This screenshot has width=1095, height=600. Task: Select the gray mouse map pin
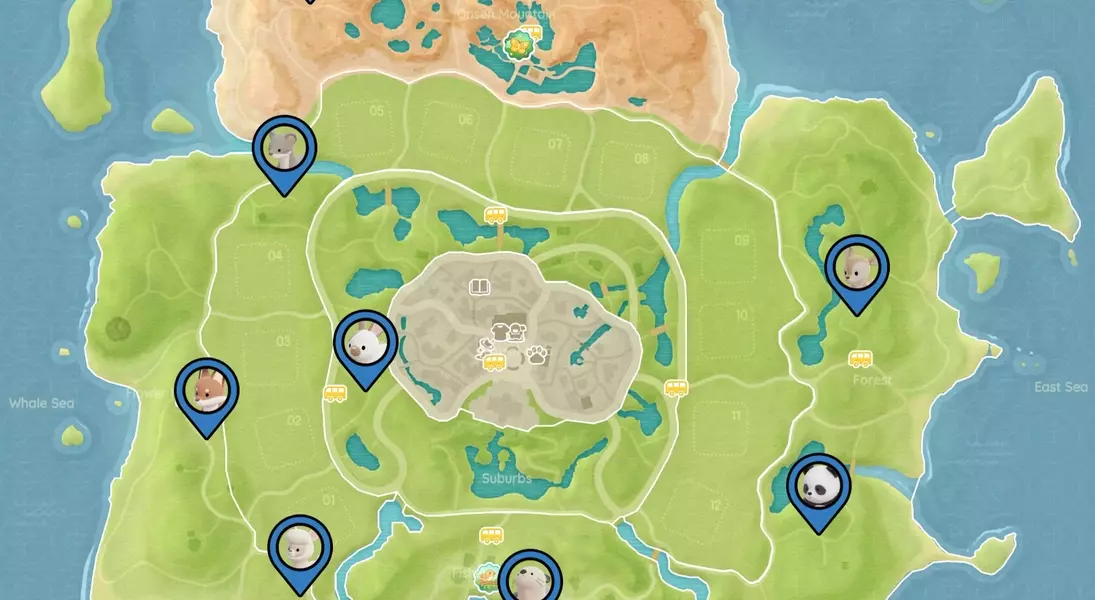[x=284, y=148]
